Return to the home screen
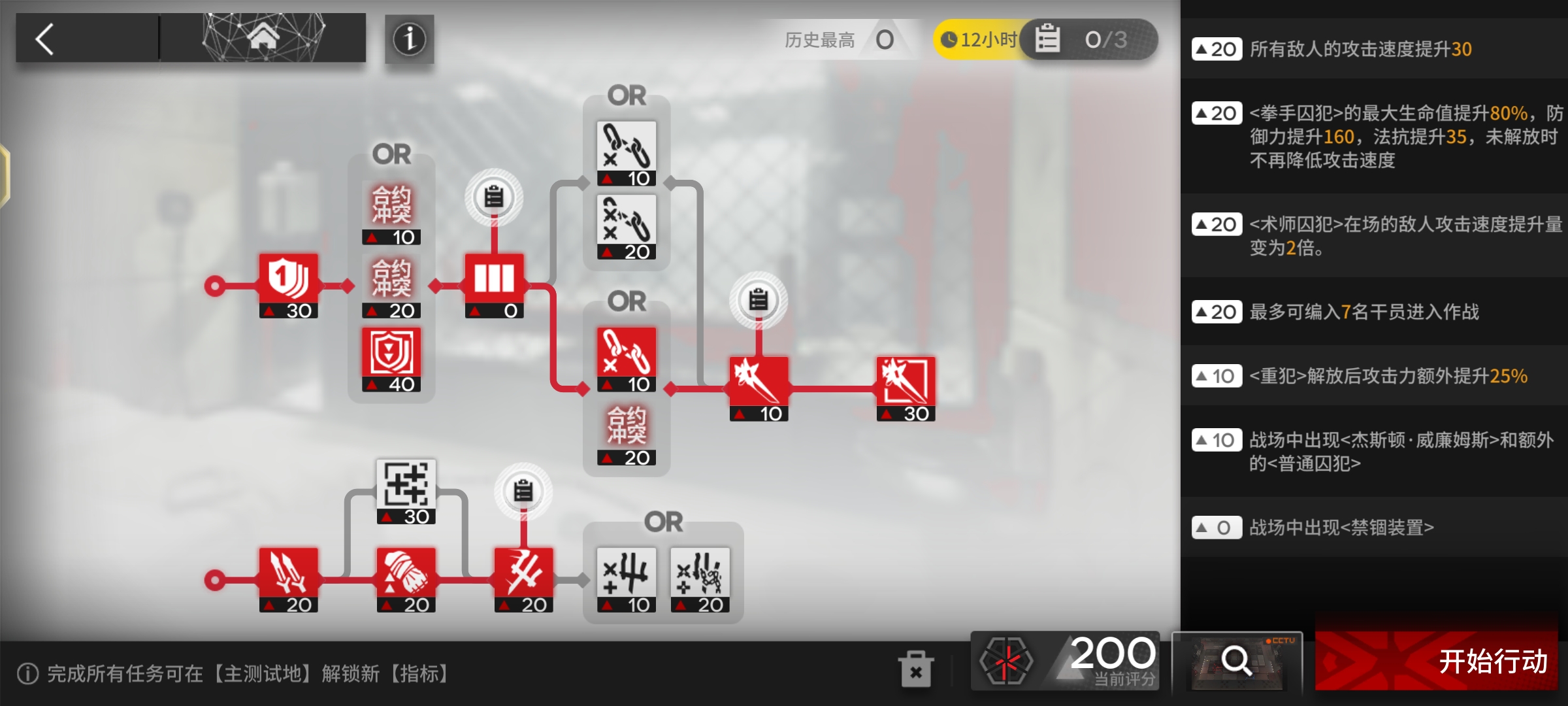This screenshot has height=706, width=1568. pos(263,38)
